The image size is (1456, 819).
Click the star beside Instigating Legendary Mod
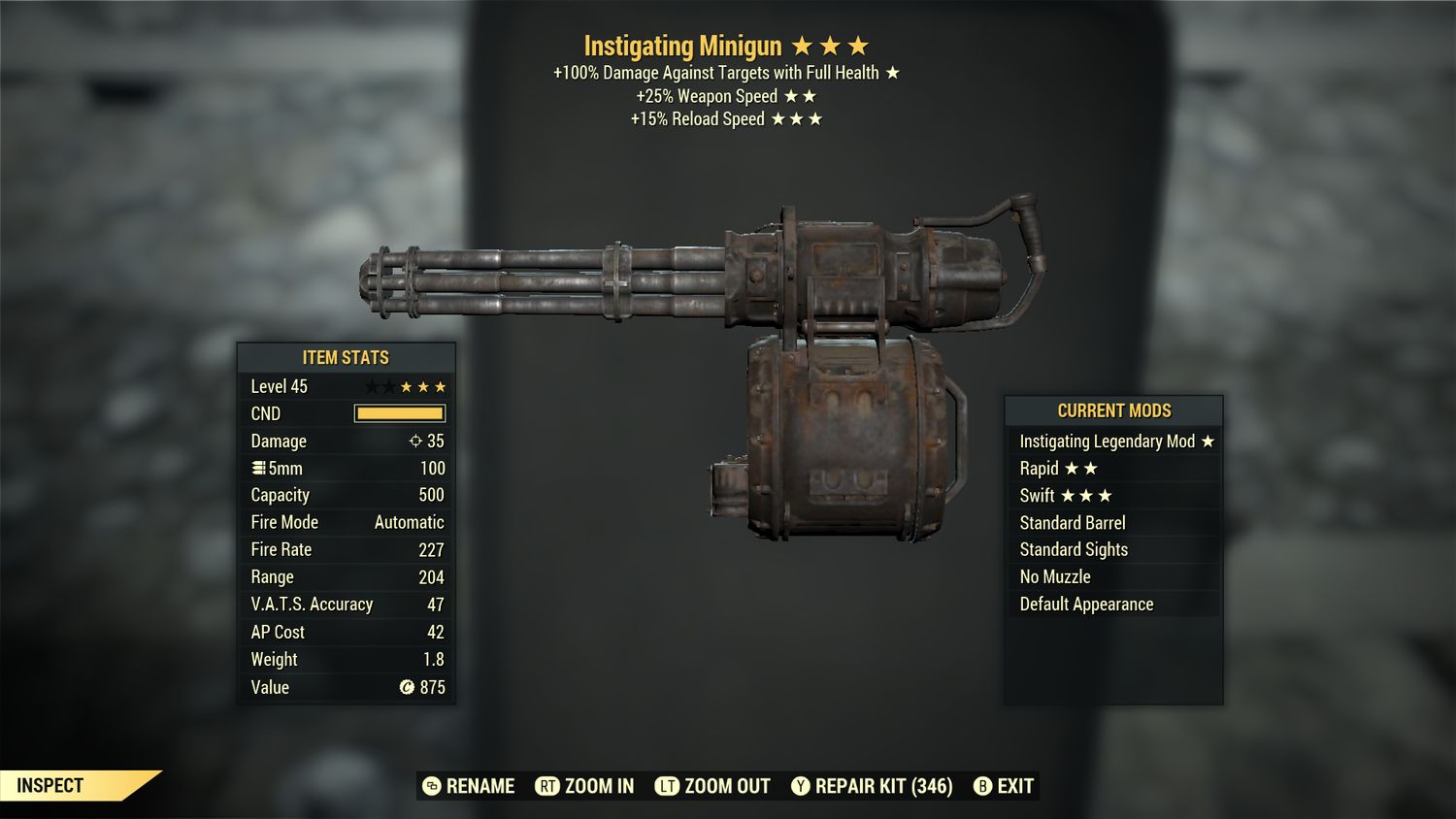(1208, 441)
